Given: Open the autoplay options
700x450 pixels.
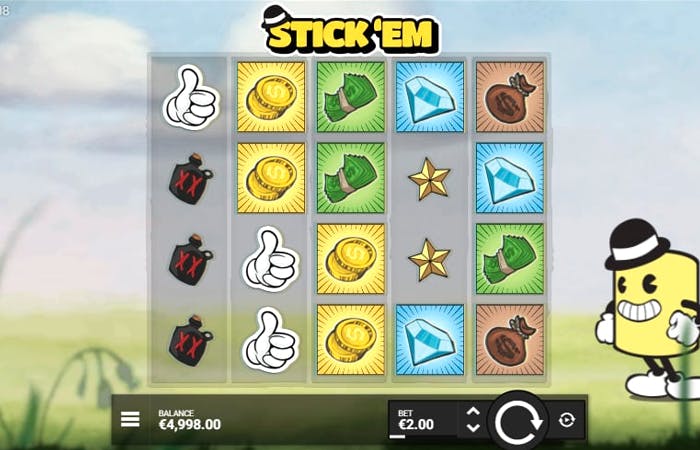Looking at the screenshot, I should (x=567, y=420).
